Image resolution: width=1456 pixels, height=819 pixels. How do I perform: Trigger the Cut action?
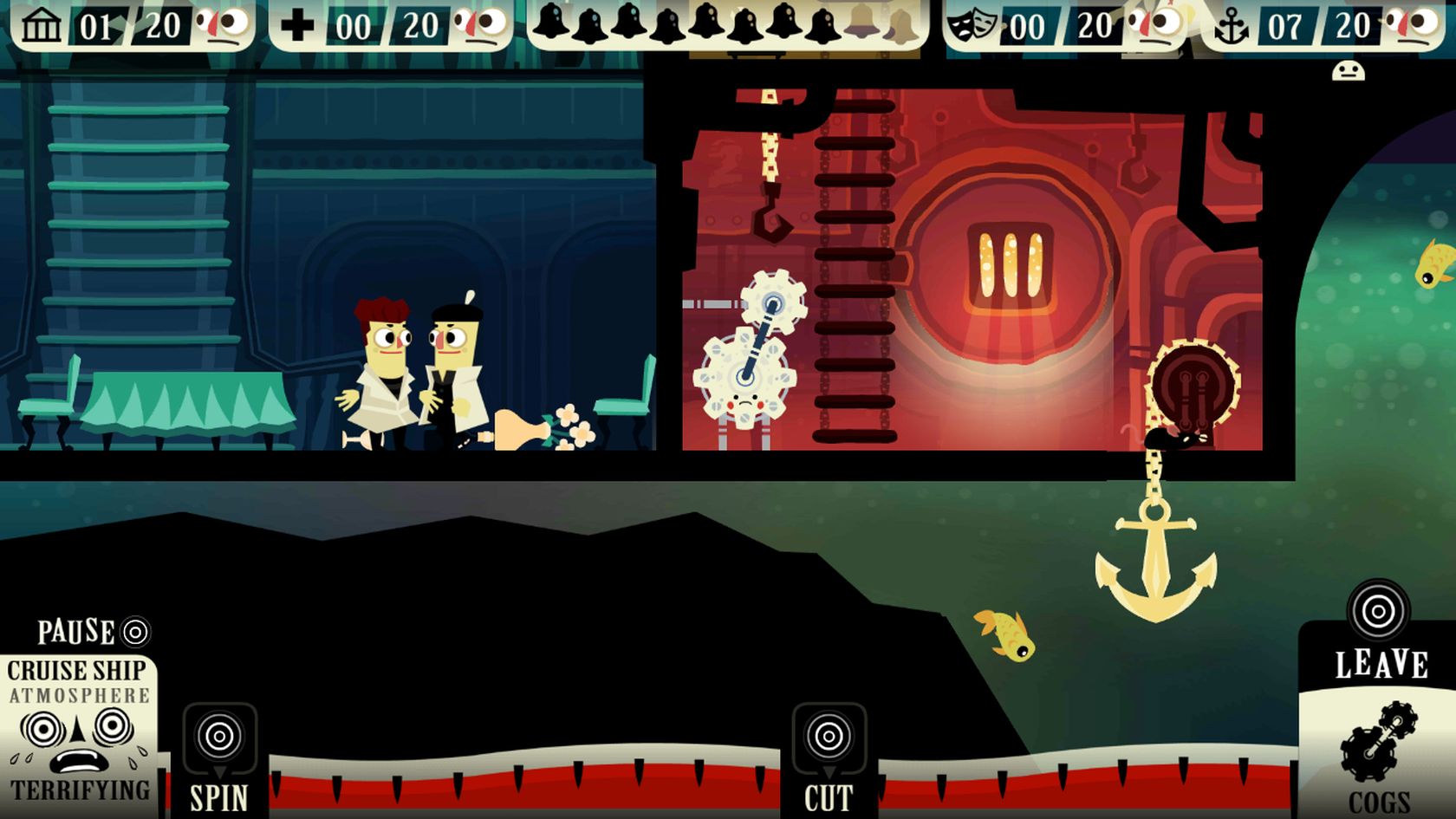[829, 738]
